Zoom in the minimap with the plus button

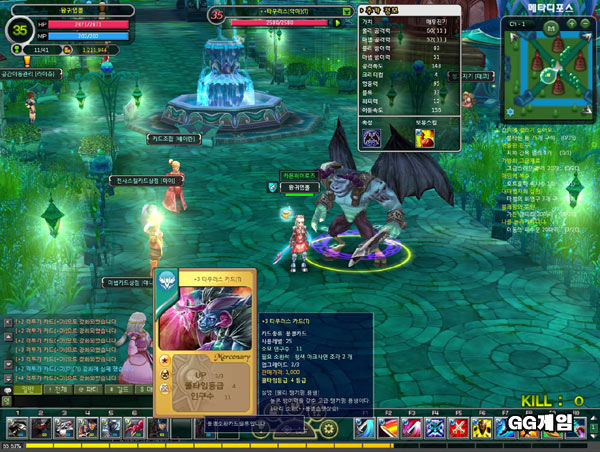[x=571, y=23]
